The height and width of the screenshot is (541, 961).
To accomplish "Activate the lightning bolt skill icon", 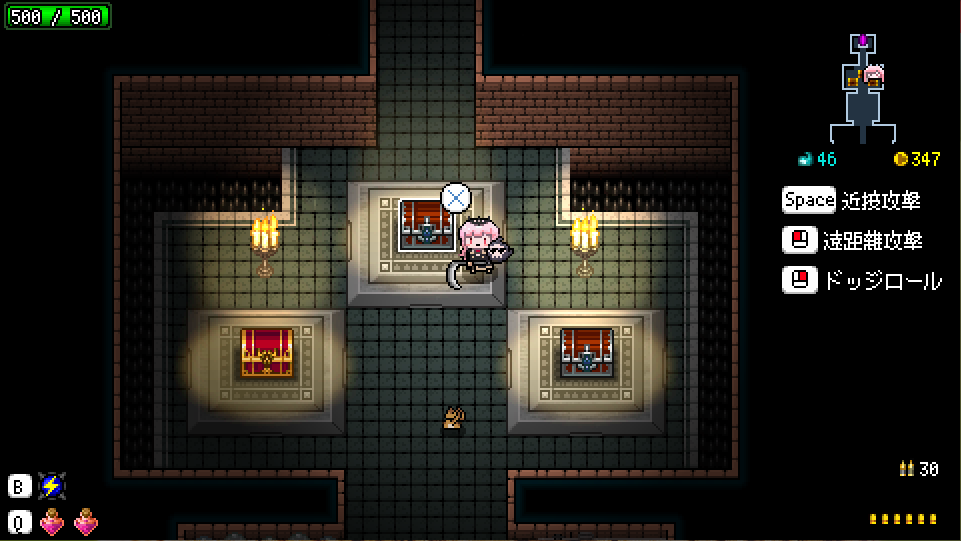I will point(52,487).
